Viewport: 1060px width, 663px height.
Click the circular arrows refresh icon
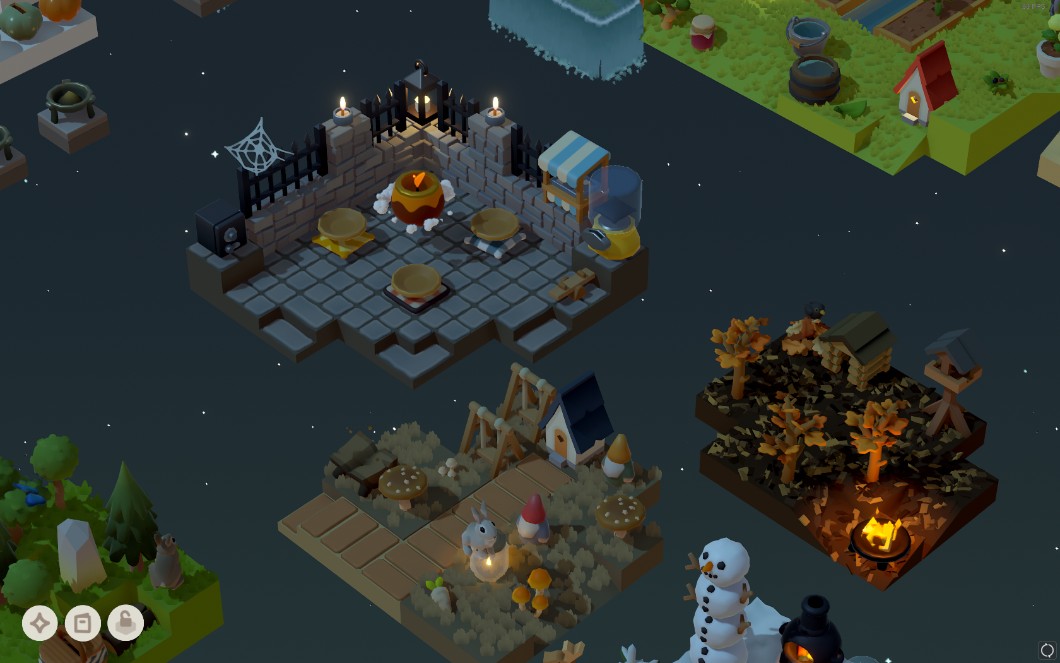(1046, 650)
